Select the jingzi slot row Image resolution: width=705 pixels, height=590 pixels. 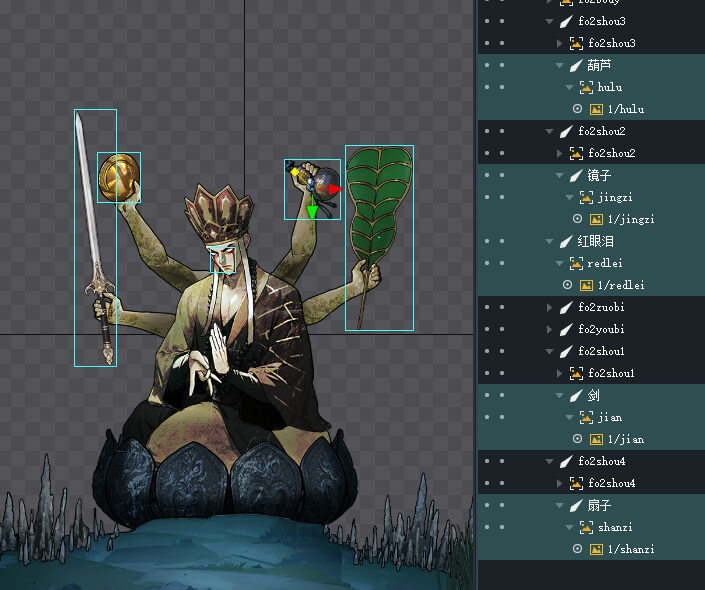point(615,197)
